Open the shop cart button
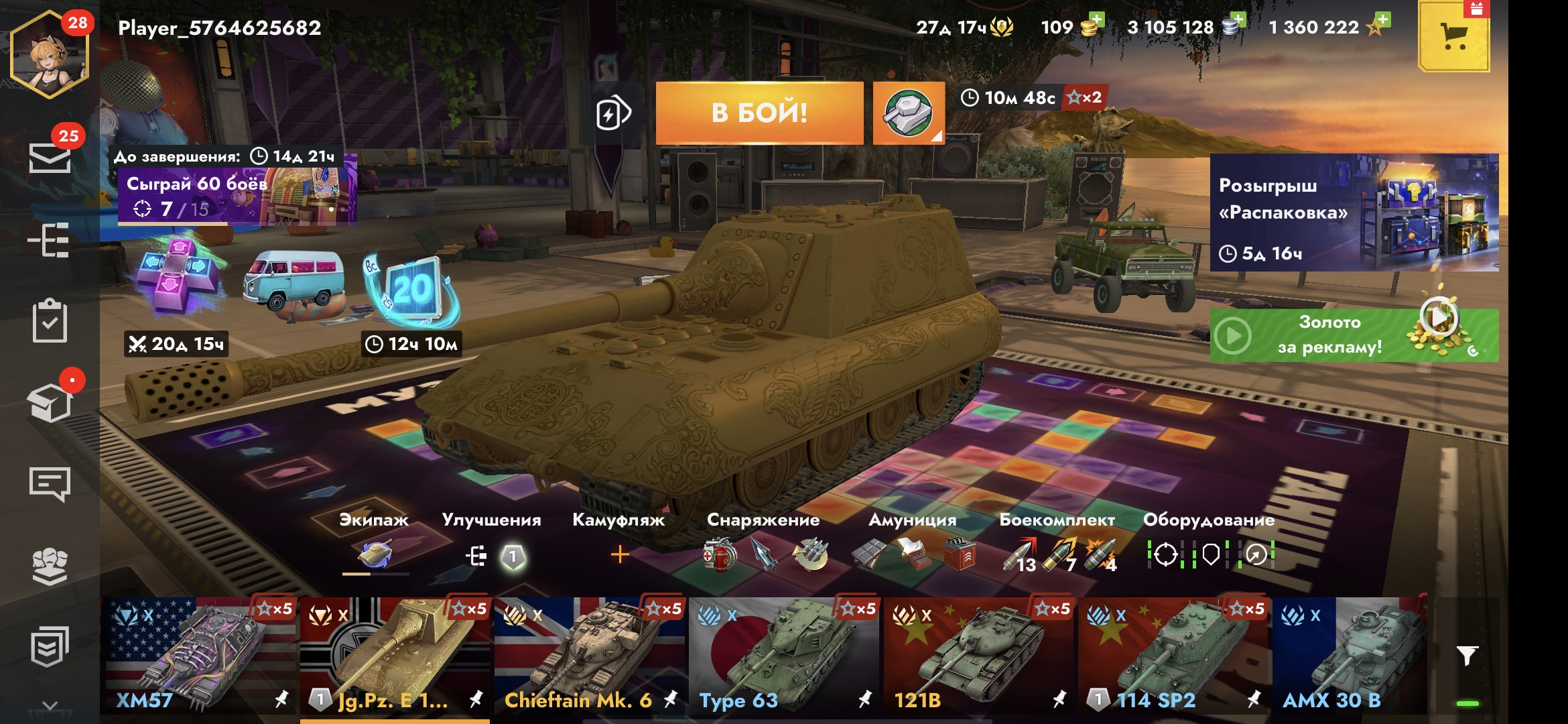 (x=1453, y=37)
